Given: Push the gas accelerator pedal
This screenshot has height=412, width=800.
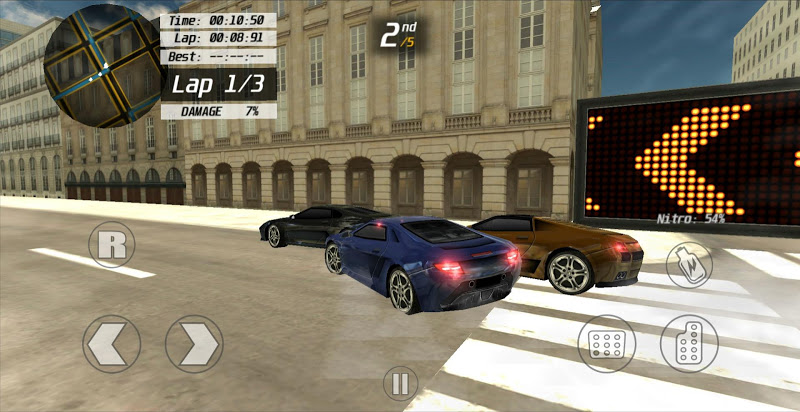Looking at the screenshot, I should coord(689,343).
